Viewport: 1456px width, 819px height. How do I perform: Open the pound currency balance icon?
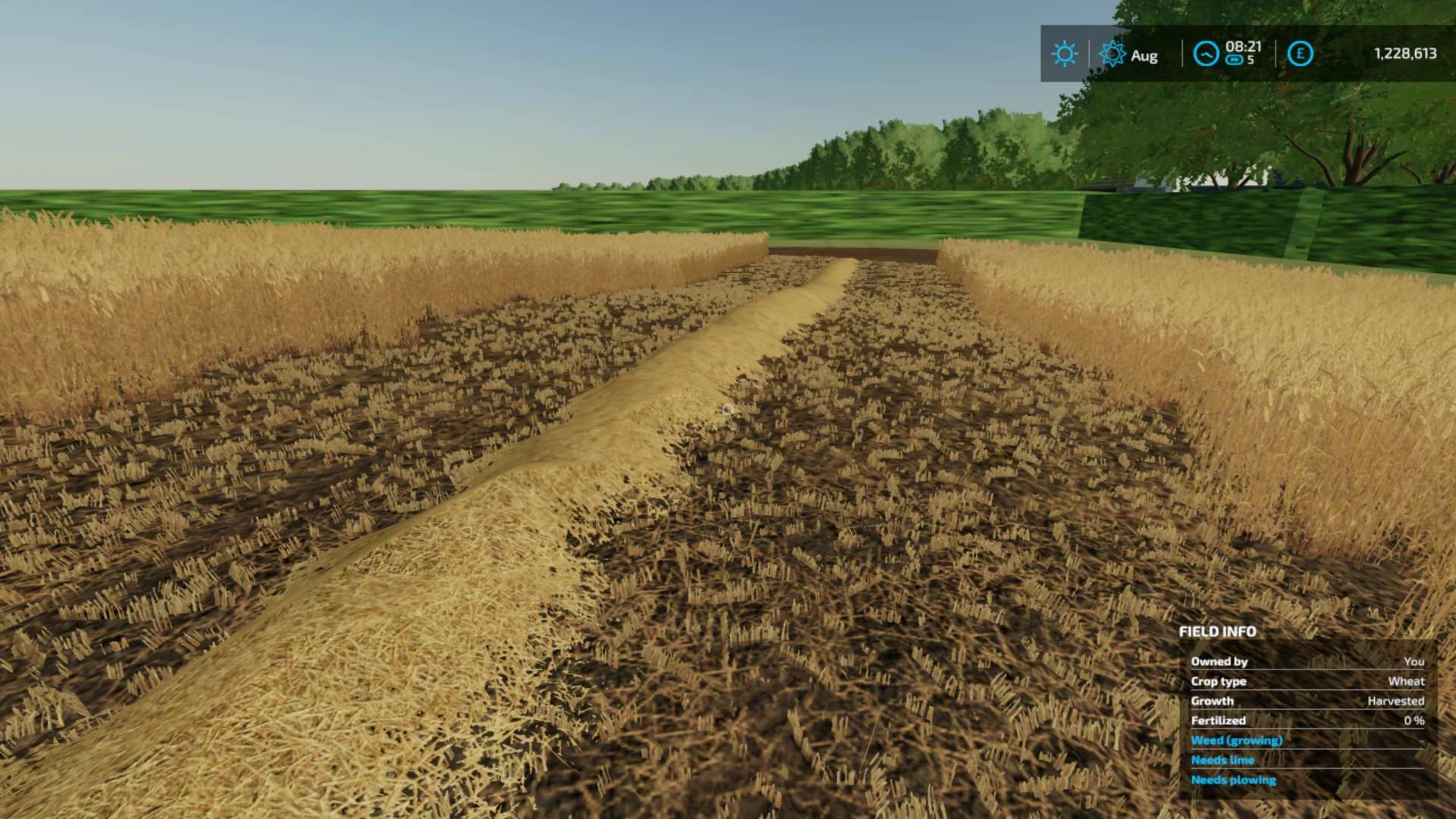point(1300,54)
